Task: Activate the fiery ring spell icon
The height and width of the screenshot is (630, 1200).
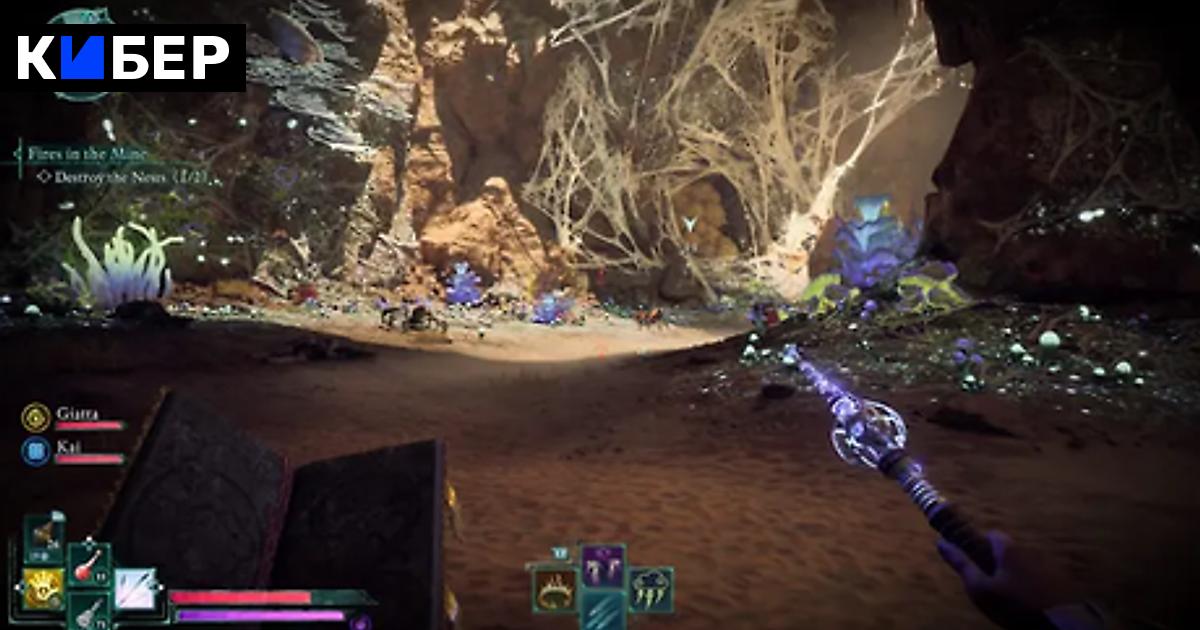Action: 552,589
